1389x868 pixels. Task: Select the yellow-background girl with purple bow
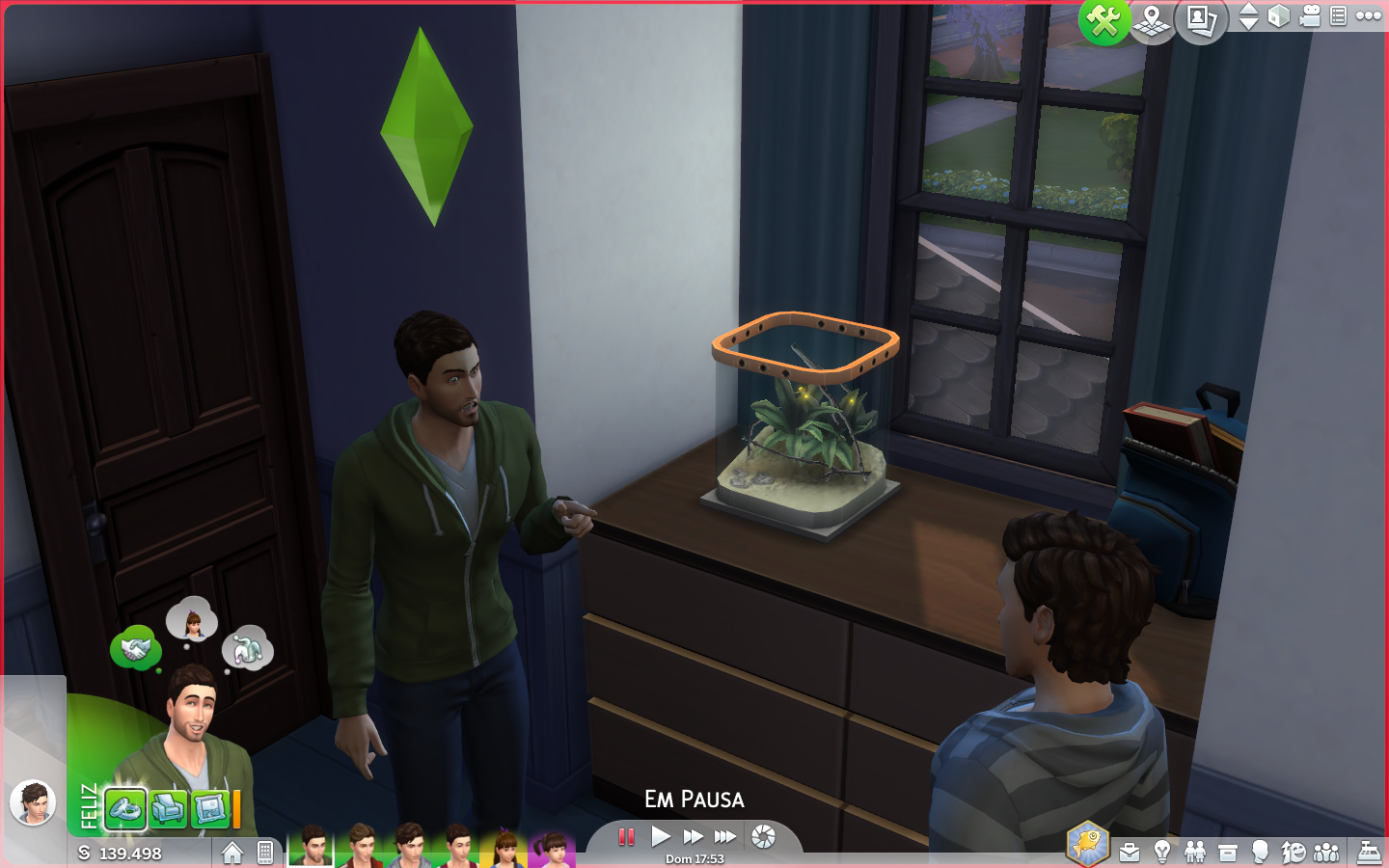504,850
